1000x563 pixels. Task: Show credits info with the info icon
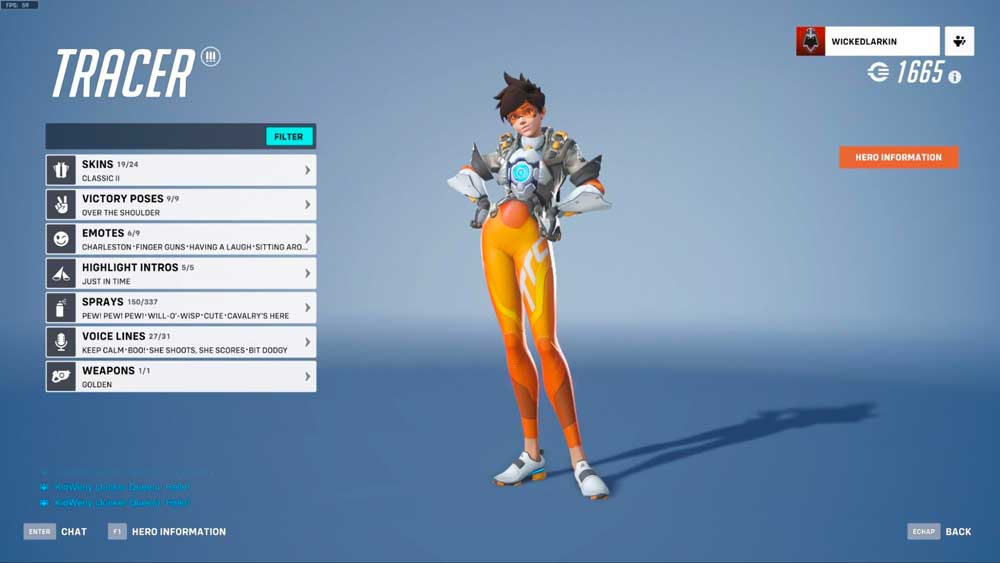[x=955, y=77]
